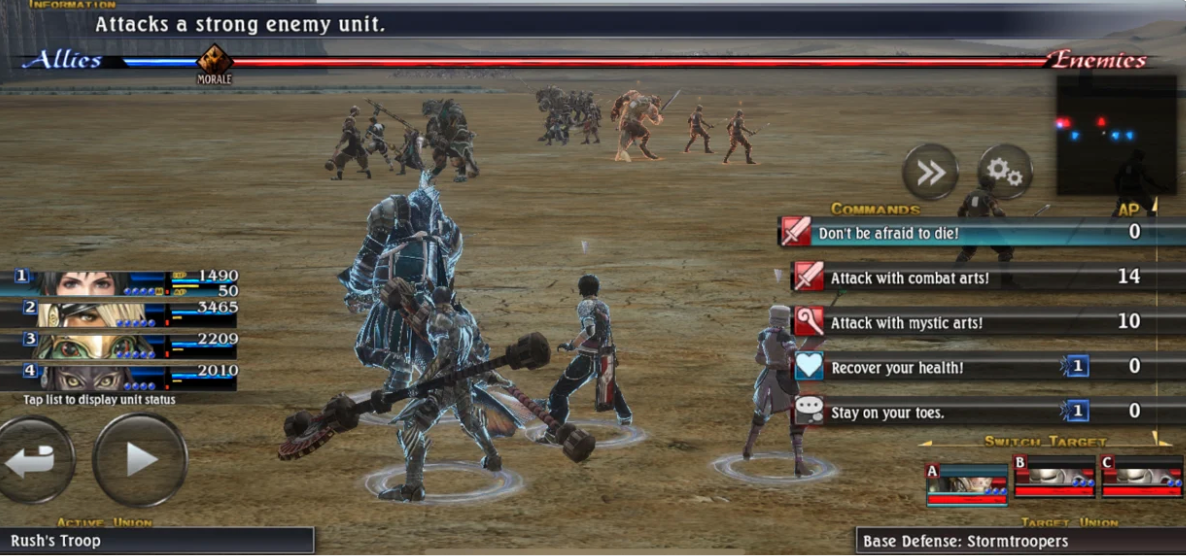Click the battlefield minimap
Screen dimensions: 1186x556
(x=1115, y=135)
